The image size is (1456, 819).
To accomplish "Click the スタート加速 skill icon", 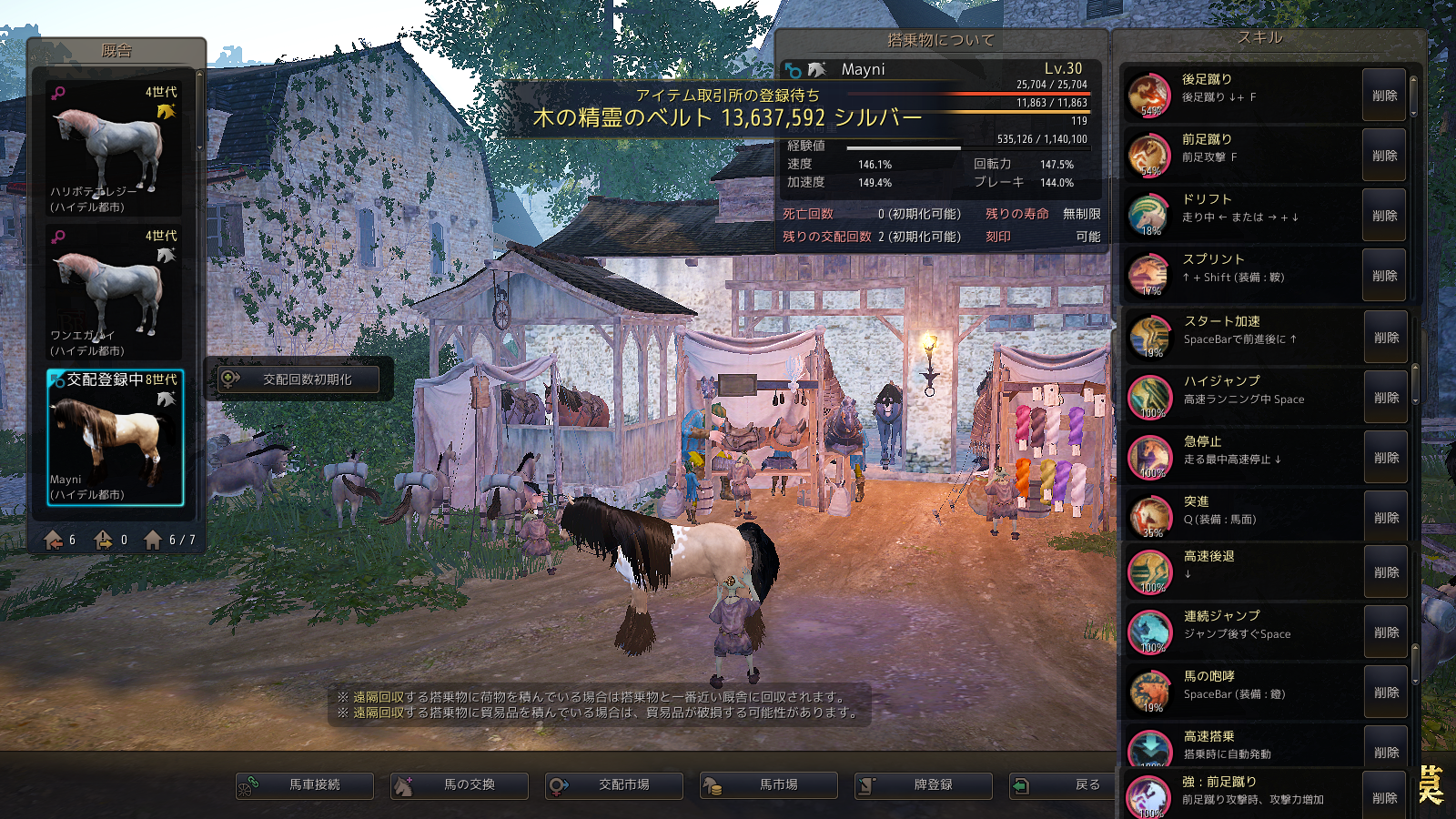I will pos(1150,337).
